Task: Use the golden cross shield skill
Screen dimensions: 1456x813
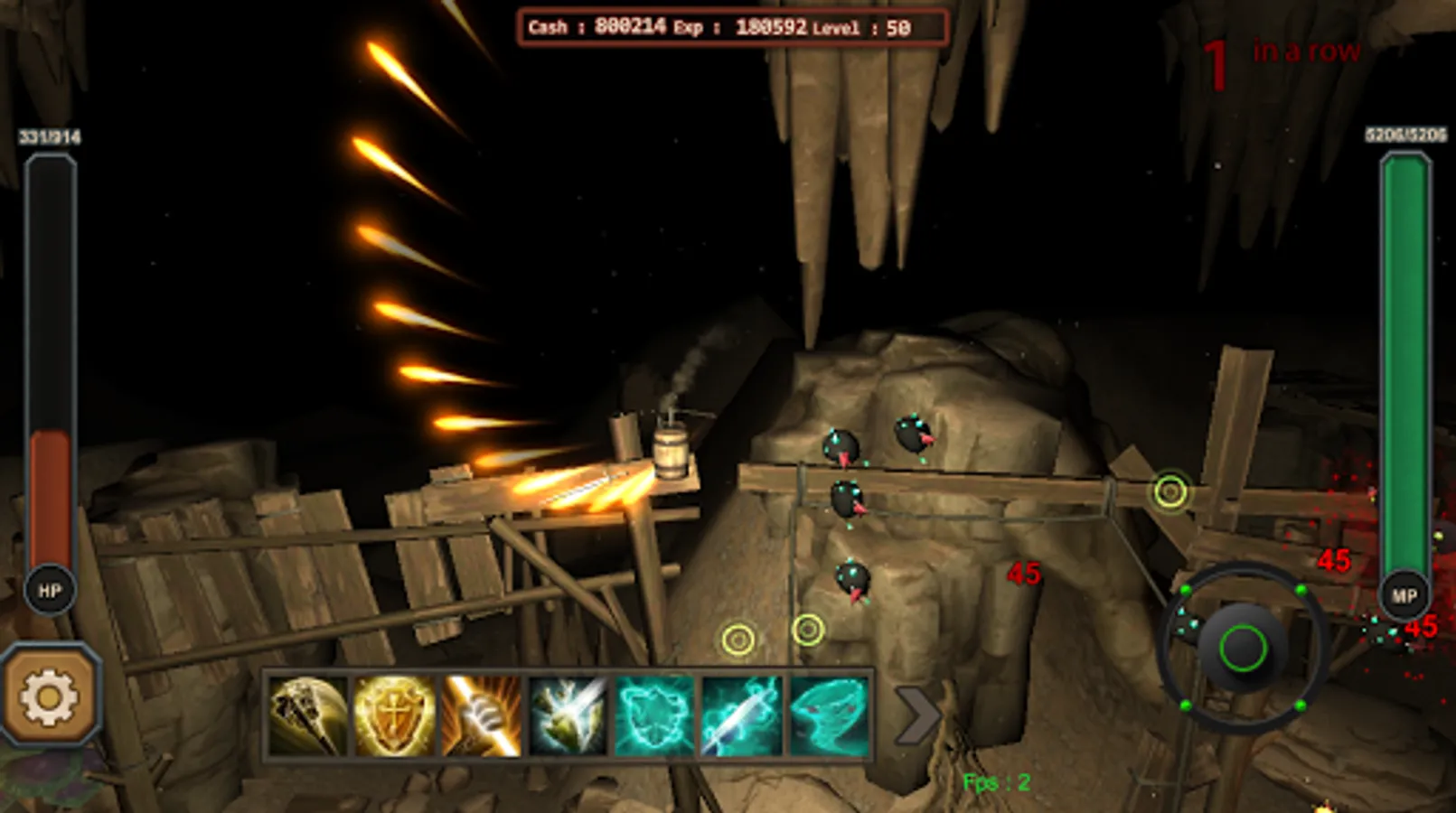Action: coord(395,716)
